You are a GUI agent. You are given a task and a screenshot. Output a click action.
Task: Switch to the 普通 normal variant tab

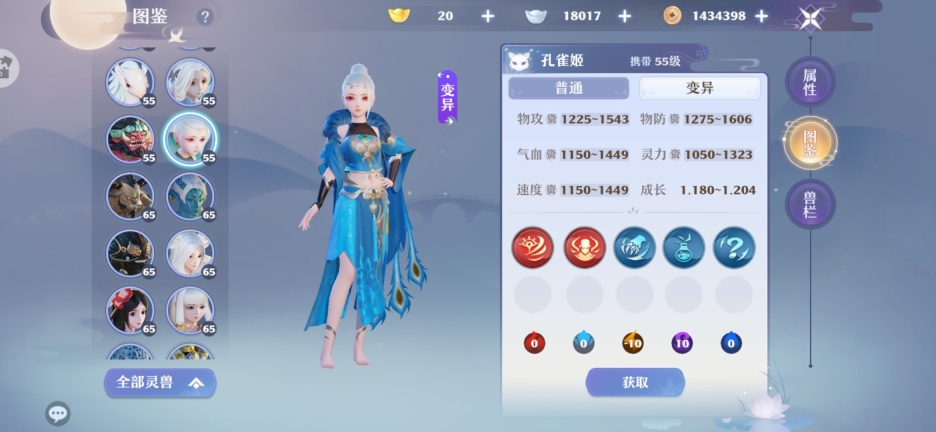tap(568, 88)
